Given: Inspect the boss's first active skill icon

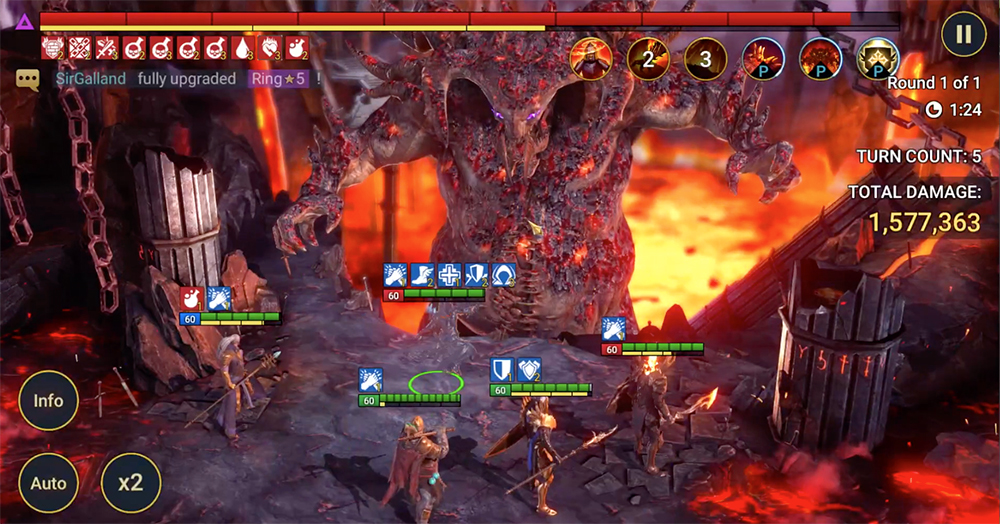Looking at the screenshot, I should tap(591, 59).
